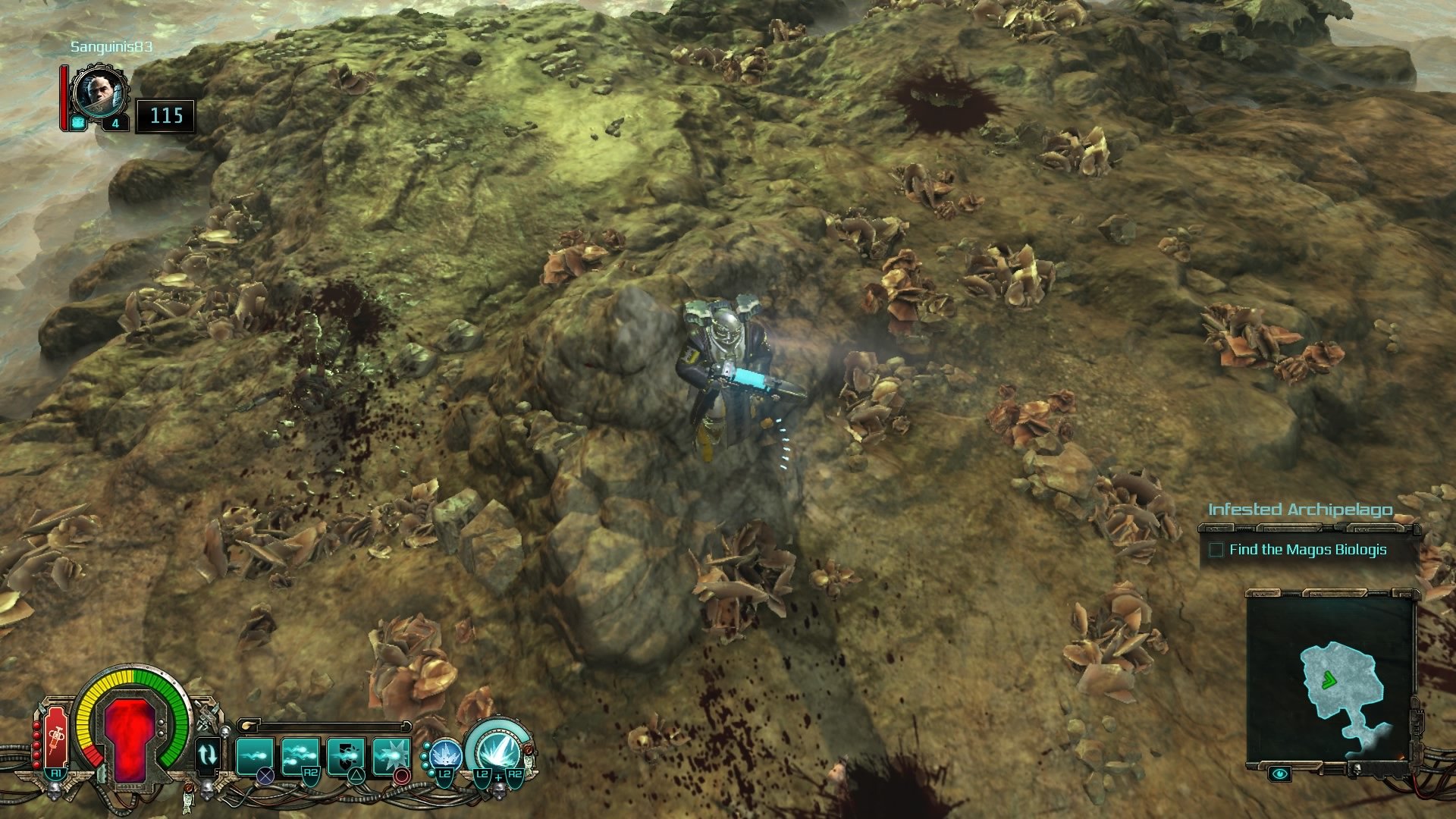Screen dimensions: 1456x819
Task: Toggle the minimap eye button
Action: (x=1281, y=773)
